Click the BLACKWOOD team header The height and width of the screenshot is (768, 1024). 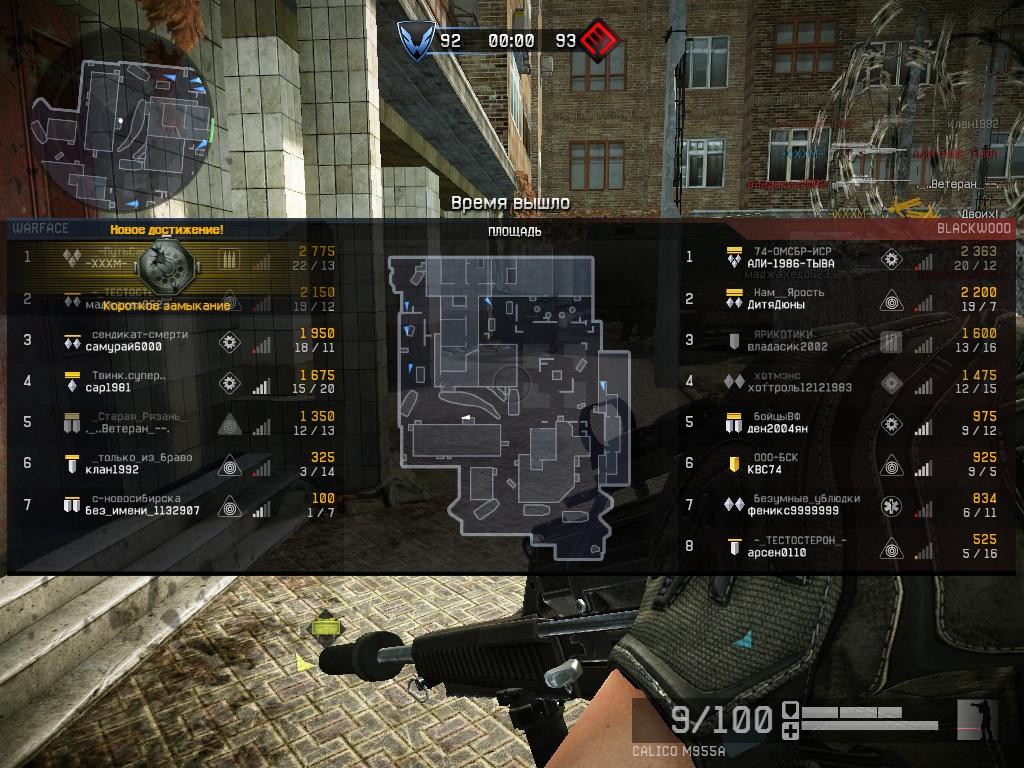point(973,229)
